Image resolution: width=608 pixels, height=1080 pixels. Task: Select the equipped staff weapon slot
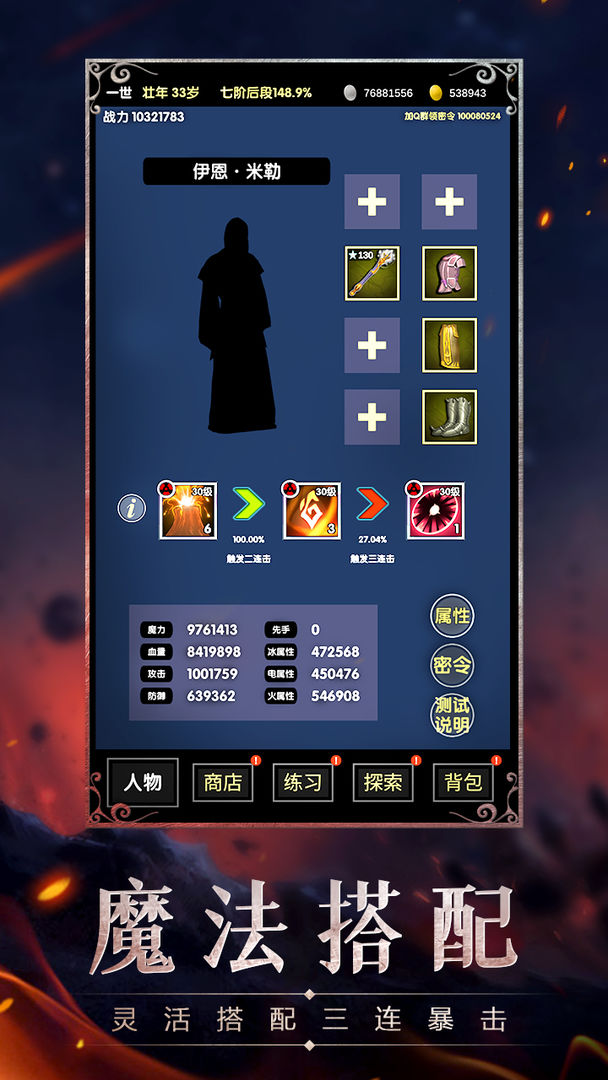372,274
